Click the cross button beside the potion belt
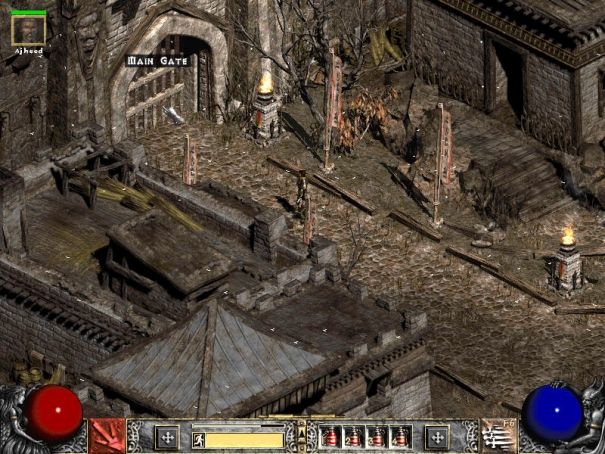This screenshot has height=454, width=605. tap(437, 437)
